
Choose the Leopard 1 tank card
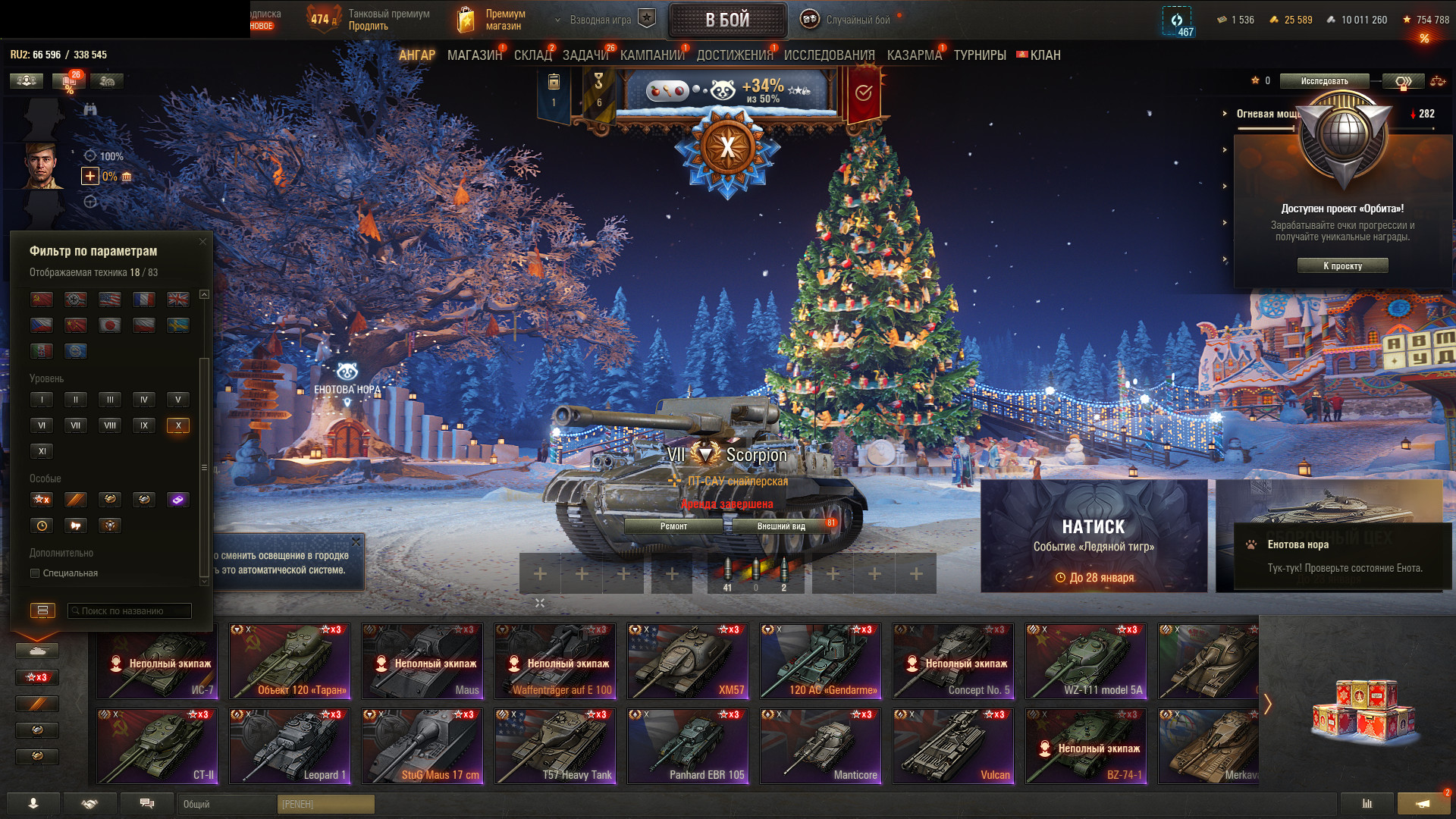point(290,745)
